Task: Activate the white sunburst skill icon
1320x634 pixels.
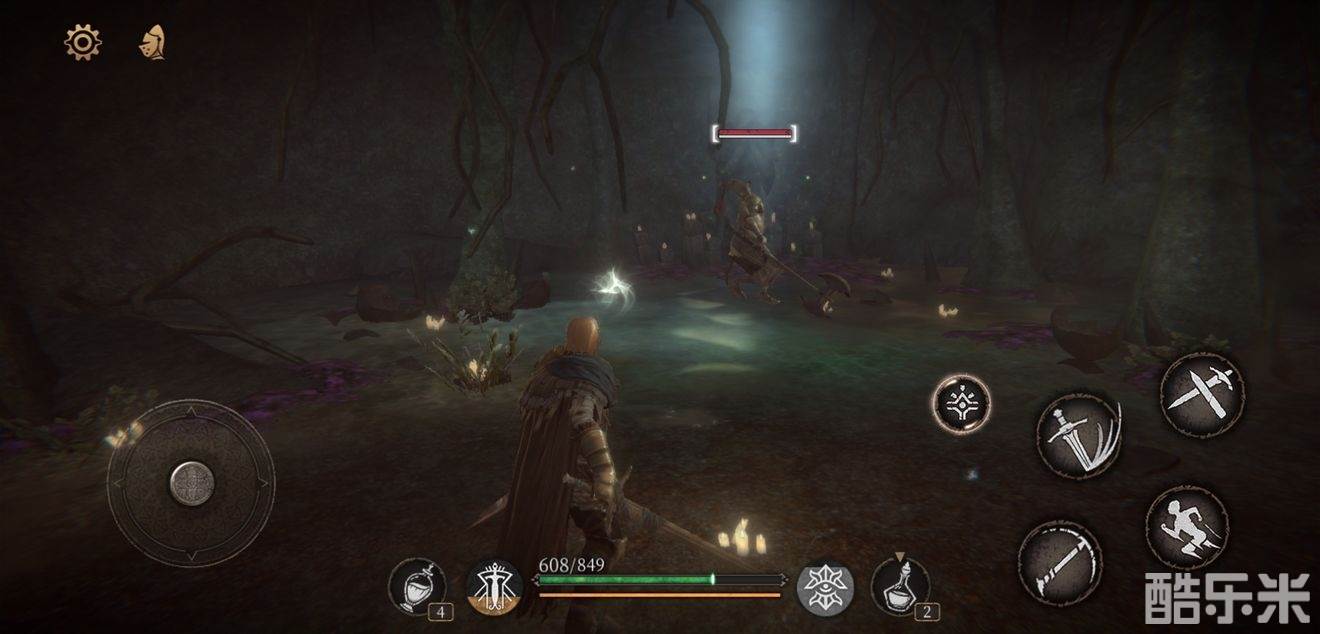Action: (x=825, y=587)
